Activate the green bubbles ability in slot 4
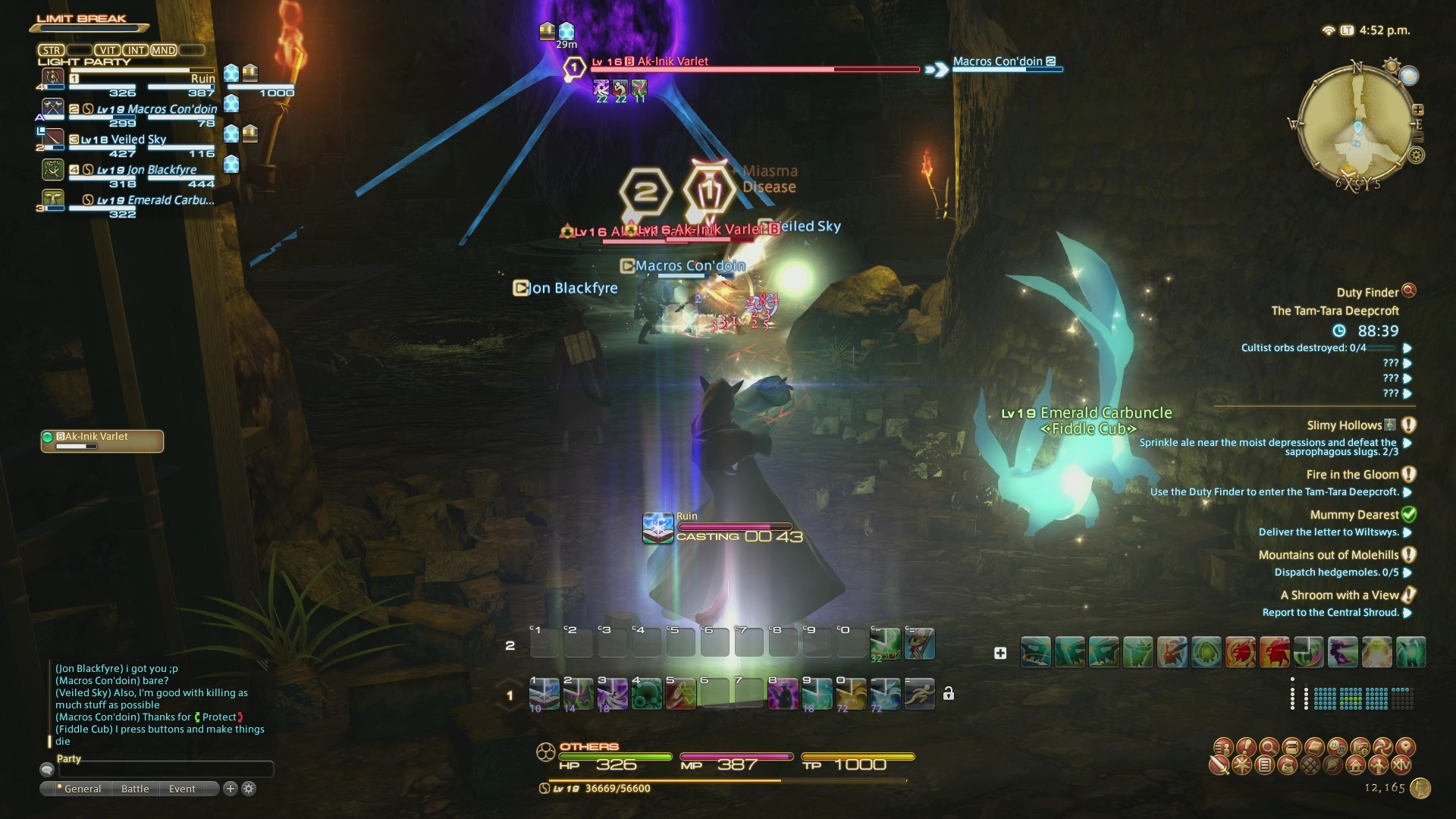 (x=646, y=693)
